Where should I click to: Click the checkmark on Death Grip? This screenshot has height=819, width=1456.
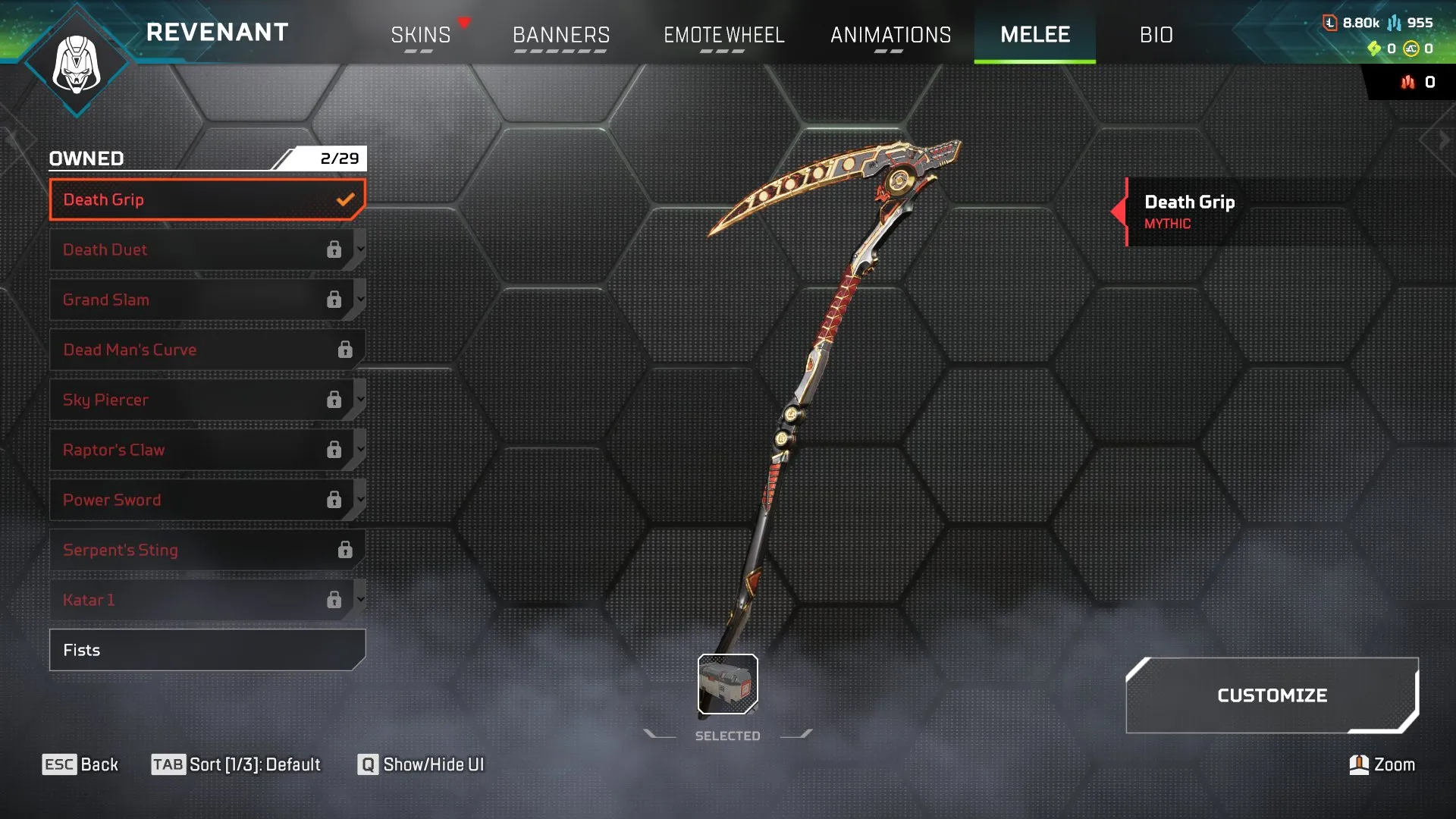point(347,199)
